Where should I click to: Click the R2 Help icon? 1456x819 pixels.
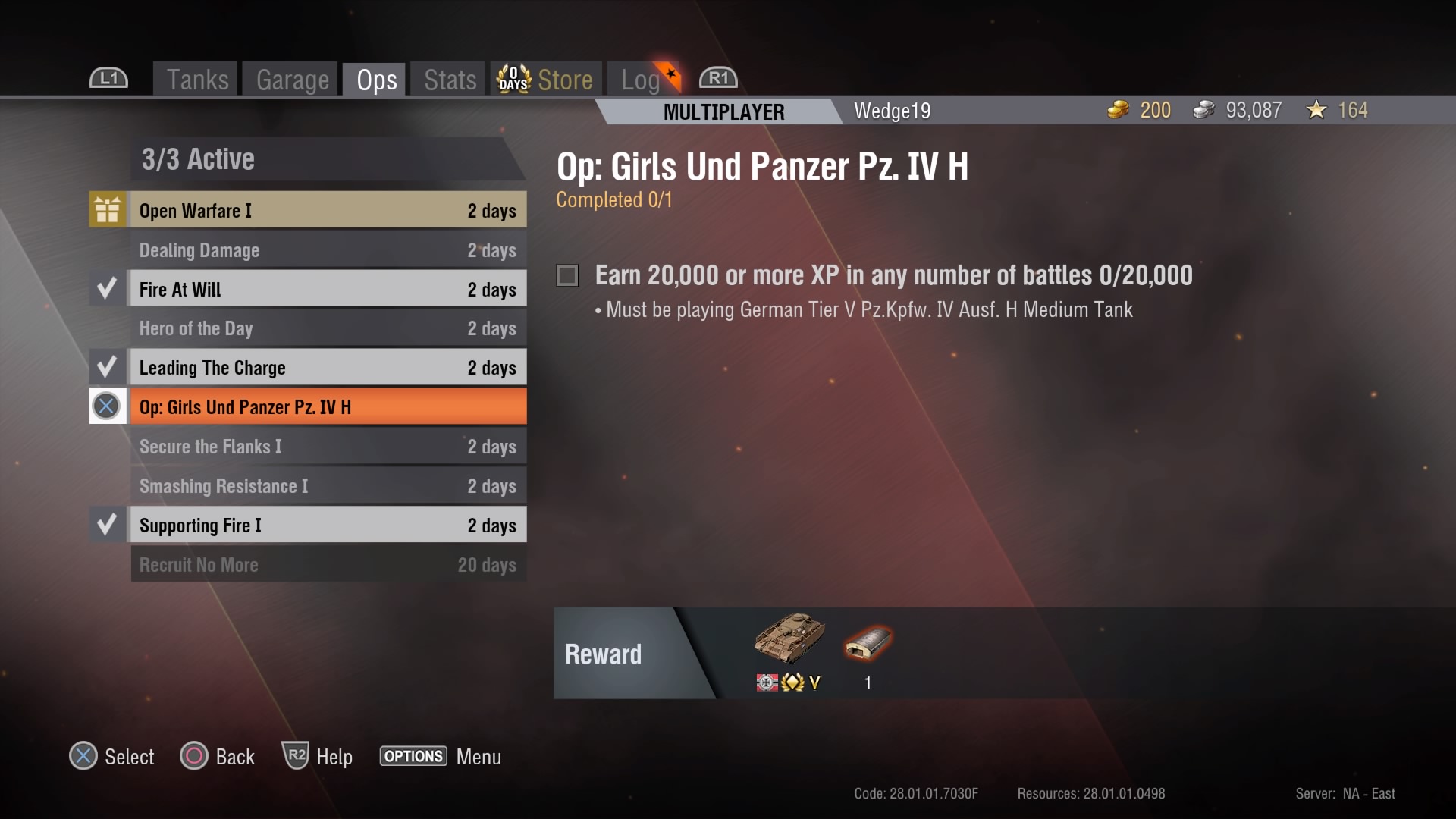pos(295,756)
